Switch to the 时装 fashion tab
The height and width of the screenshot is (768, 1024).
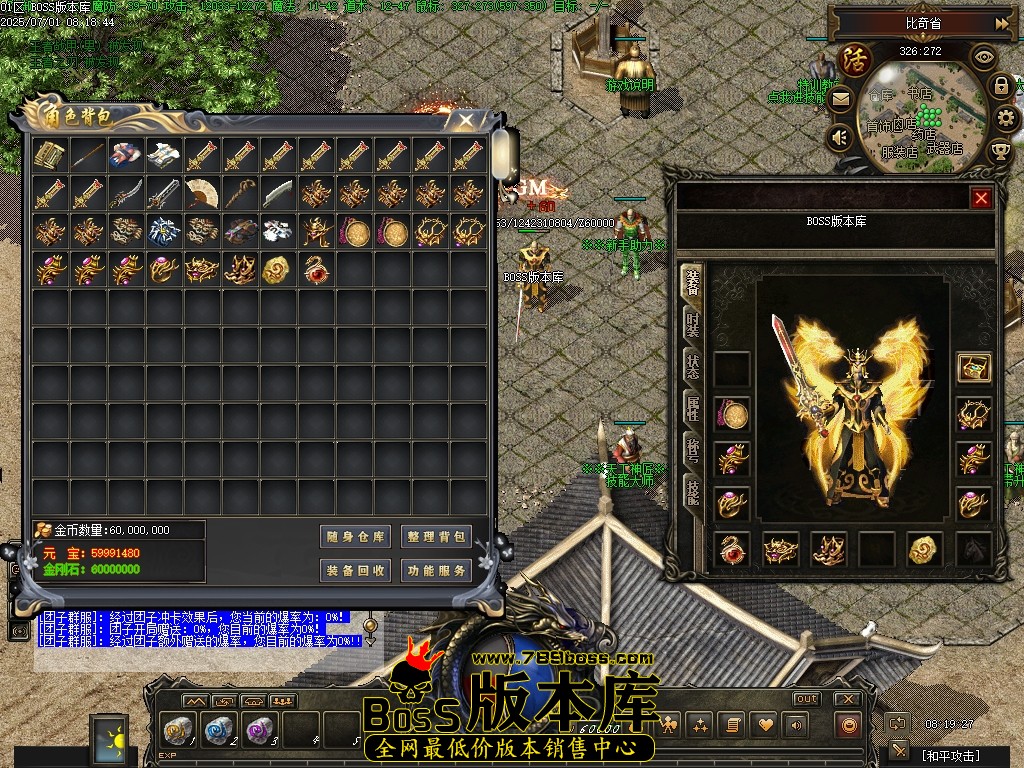pyautogui.click(x=693, y=325)
